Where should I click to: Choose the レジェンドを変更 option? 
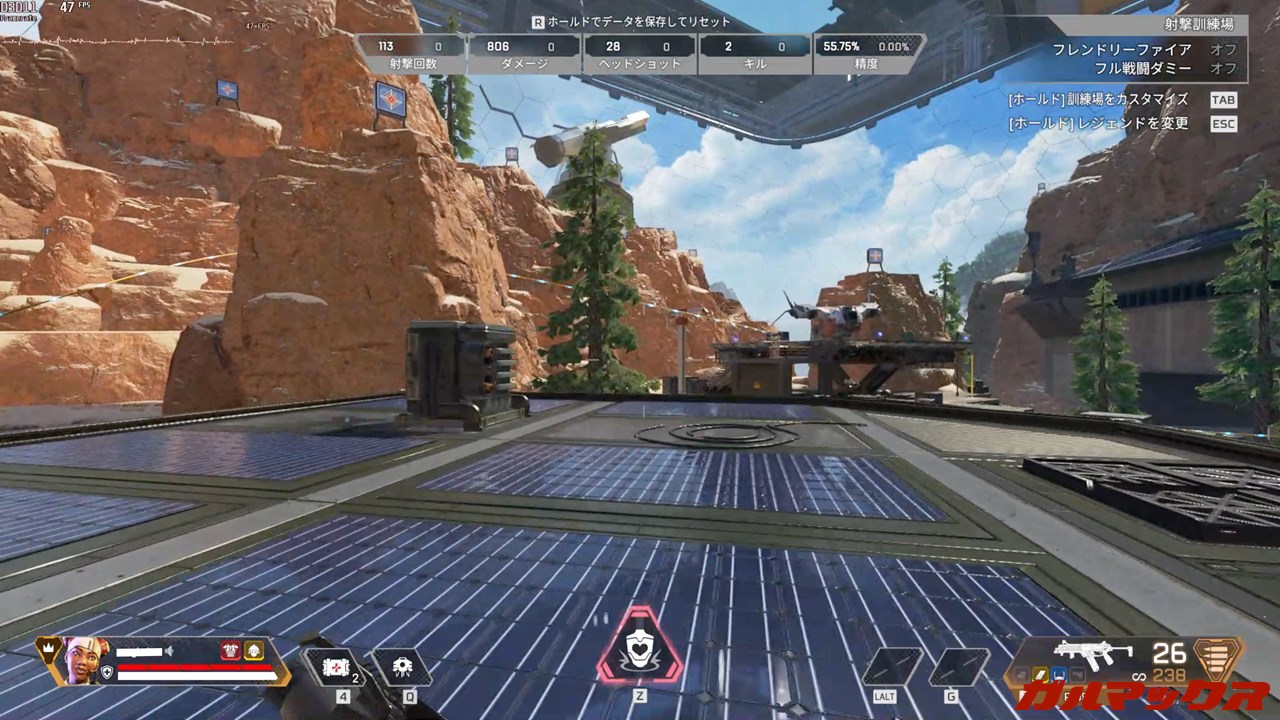click(1223, 124)
